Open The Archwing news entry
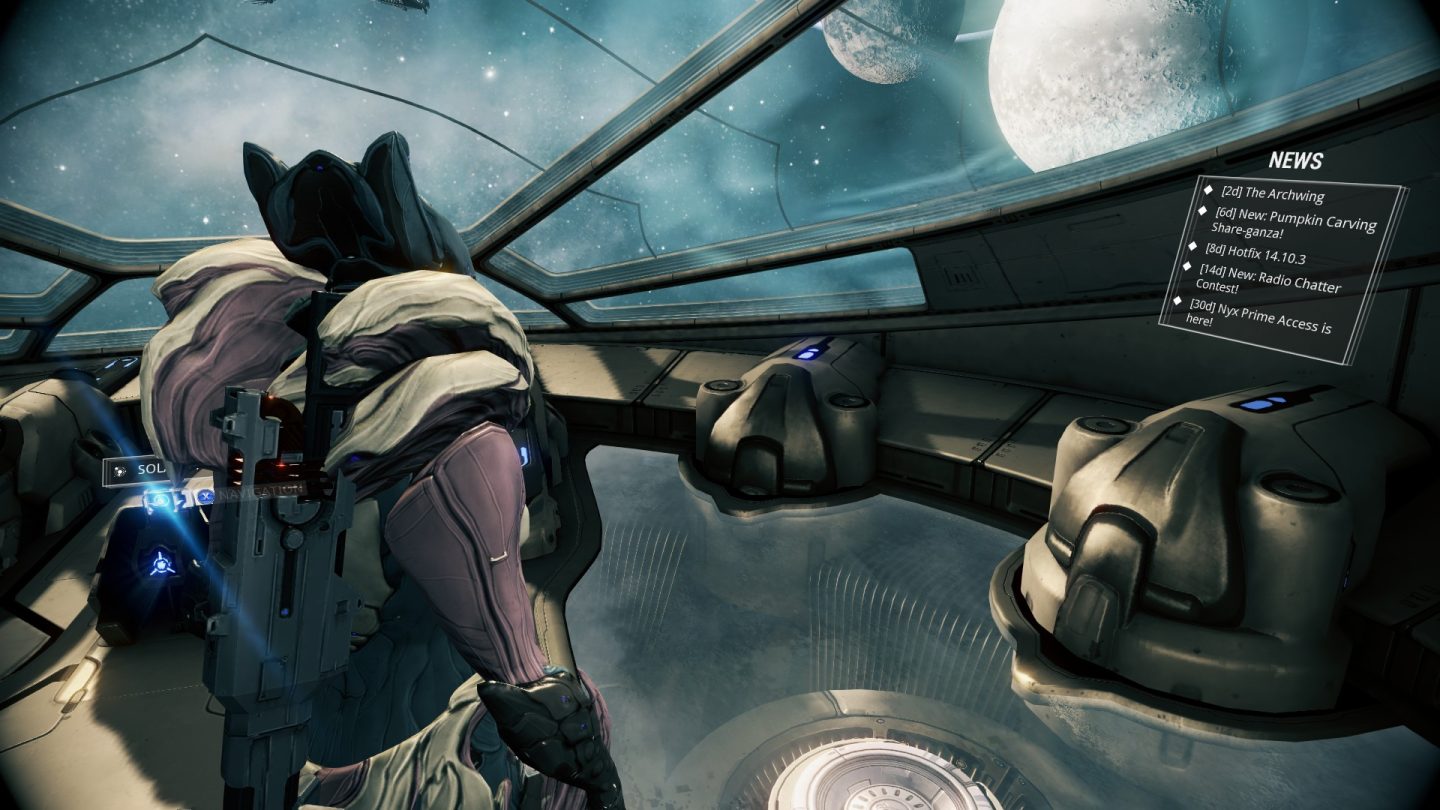 coord(1271,194)
